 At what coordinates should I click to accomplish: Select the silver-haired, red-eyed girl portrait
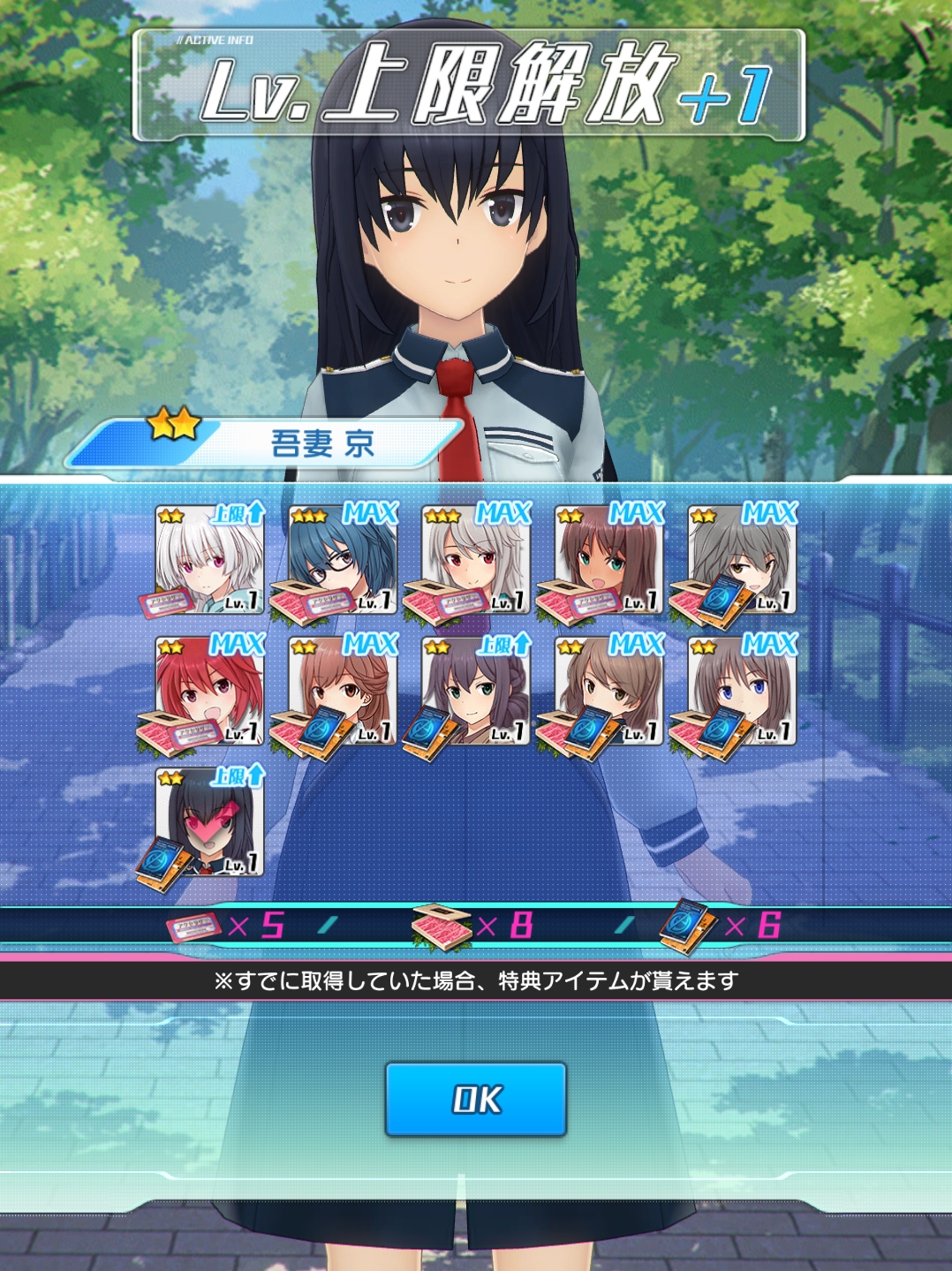pos(476,560)
